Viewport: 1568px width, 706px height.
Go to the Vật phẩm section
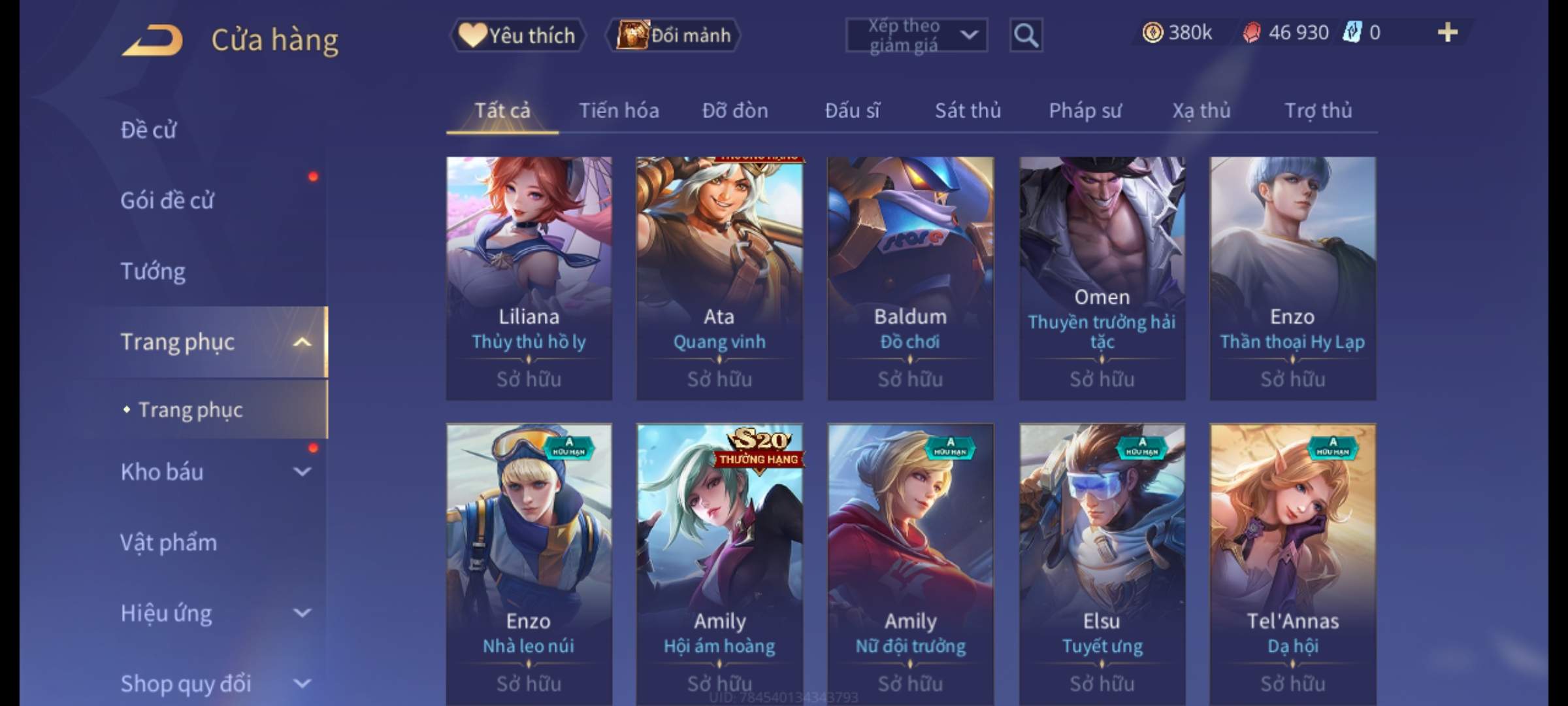169,543
